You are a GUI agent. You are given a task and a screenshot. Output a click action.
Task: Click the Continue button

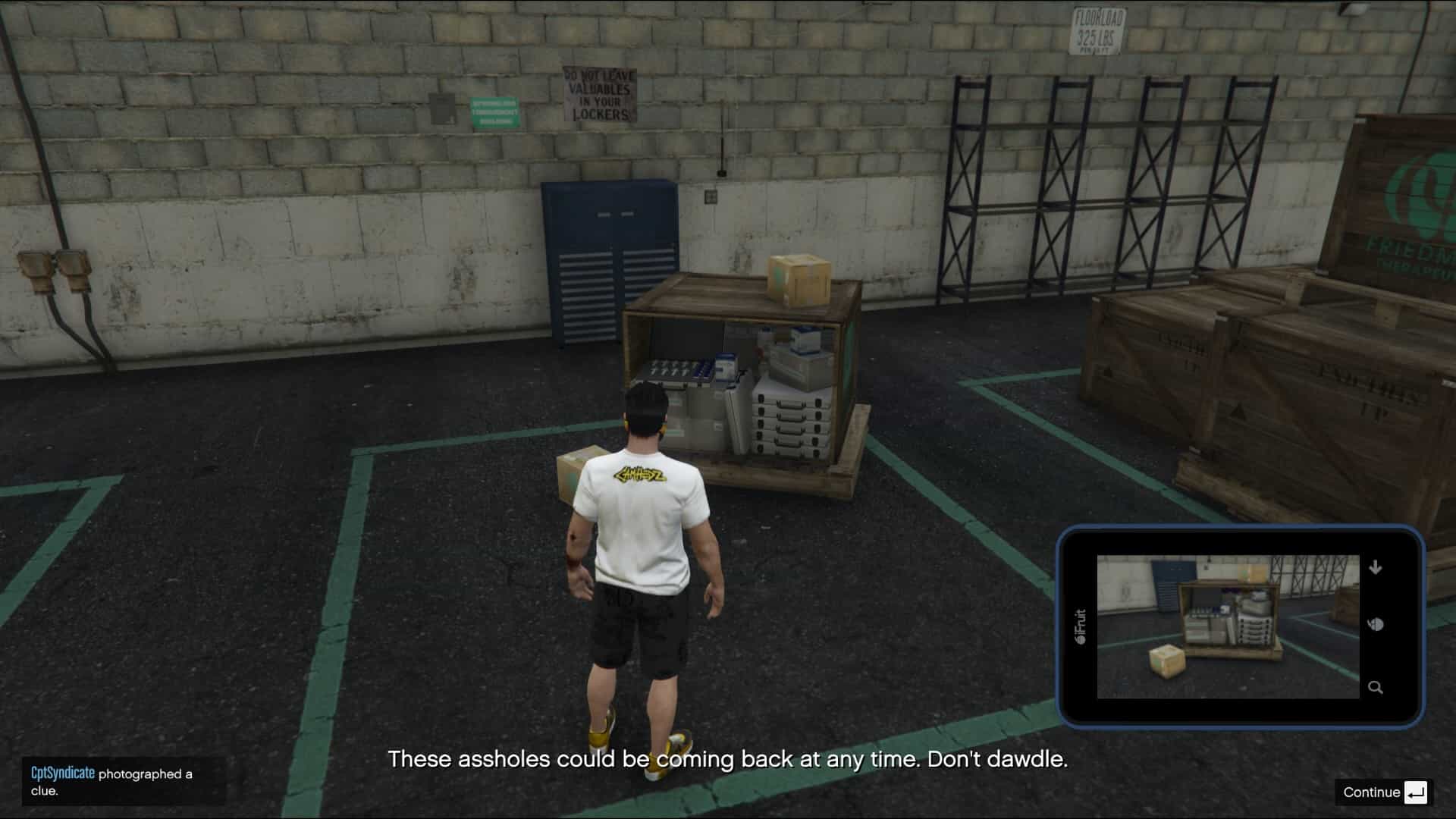click(x=1383, y=792)
